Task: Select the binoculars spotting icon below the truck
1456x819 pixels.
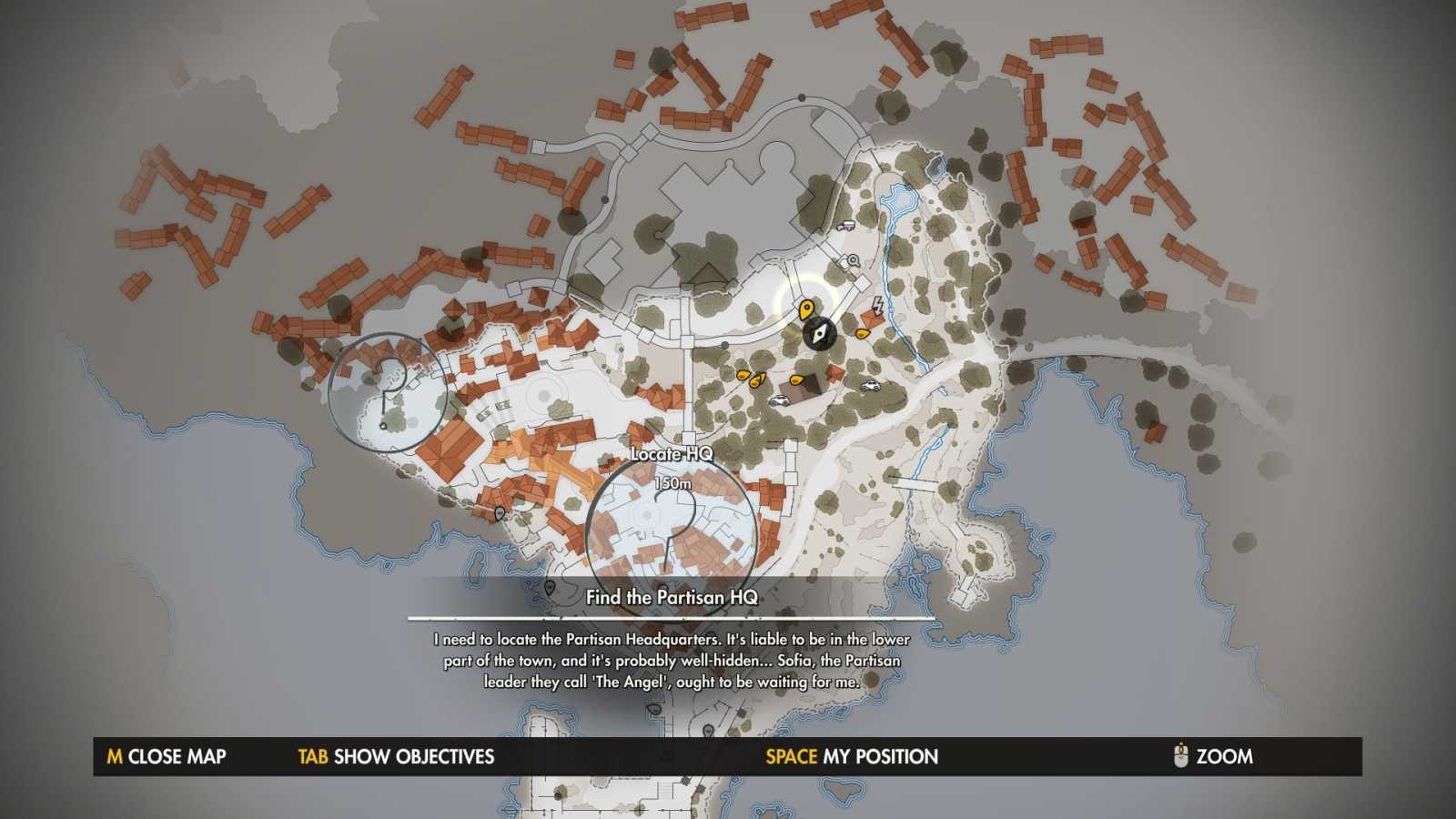Action: tap(853, 261)
